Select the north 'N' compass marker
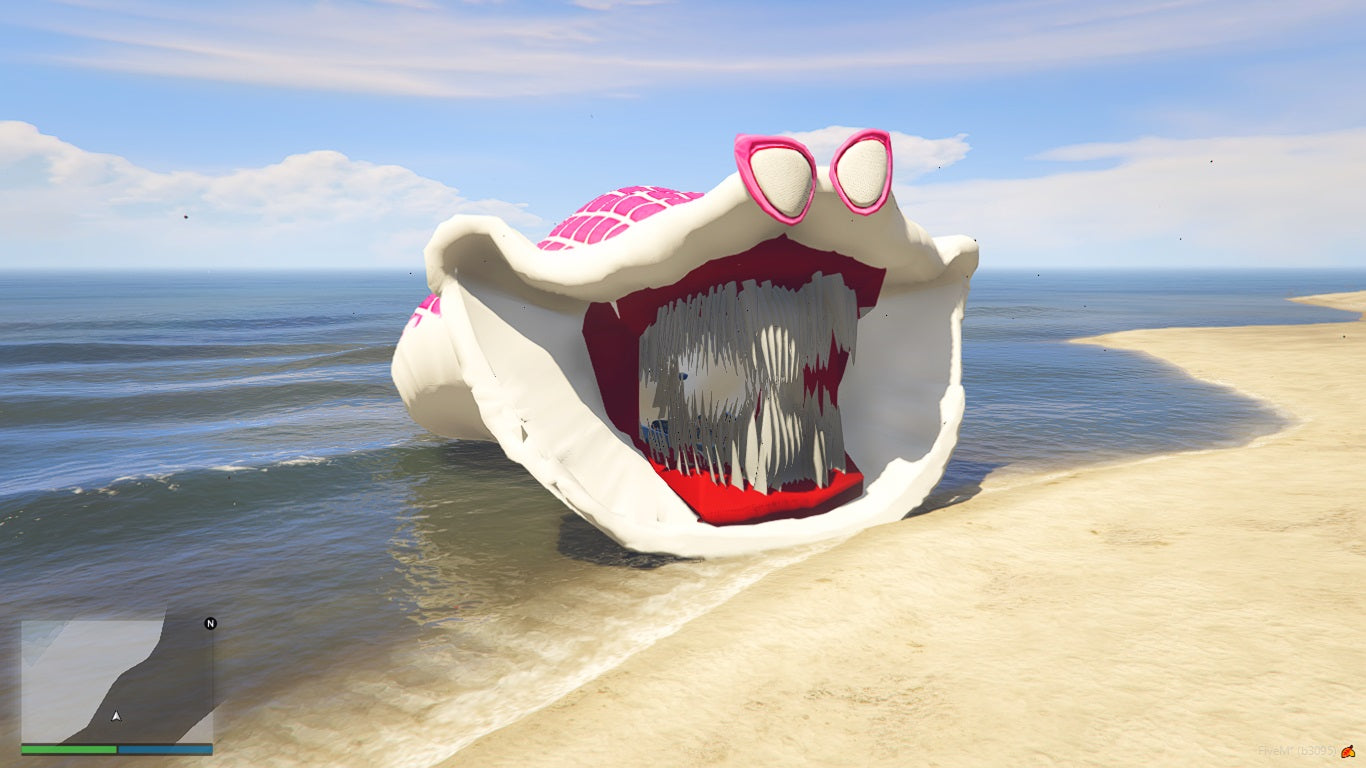Image resolution: width=1366 pixels, height=768 pixels. (x=210, y=624)
